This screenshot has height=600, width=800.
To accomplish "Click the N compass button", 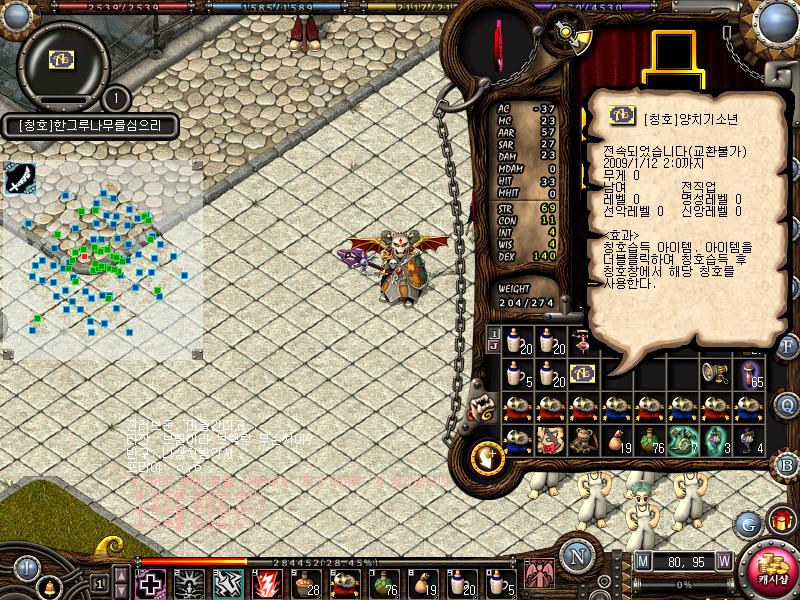I will [x=577, y=556].
